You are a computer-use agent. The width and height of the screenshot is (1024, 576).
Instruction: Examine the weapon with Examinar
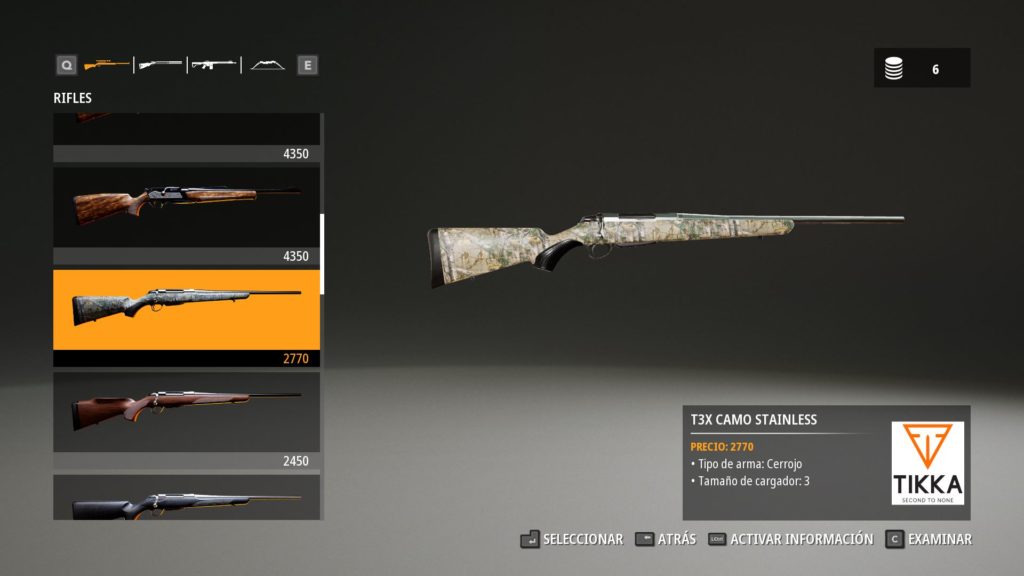pos(928,539)
